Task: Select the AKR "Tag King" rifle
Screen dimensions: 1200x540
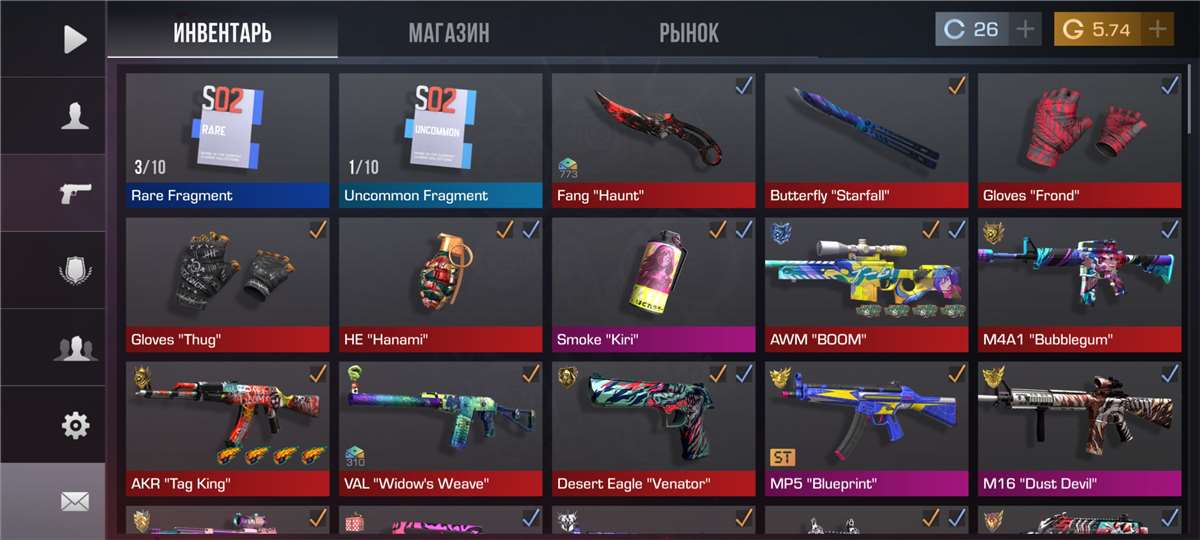Action: coord(227,428)
